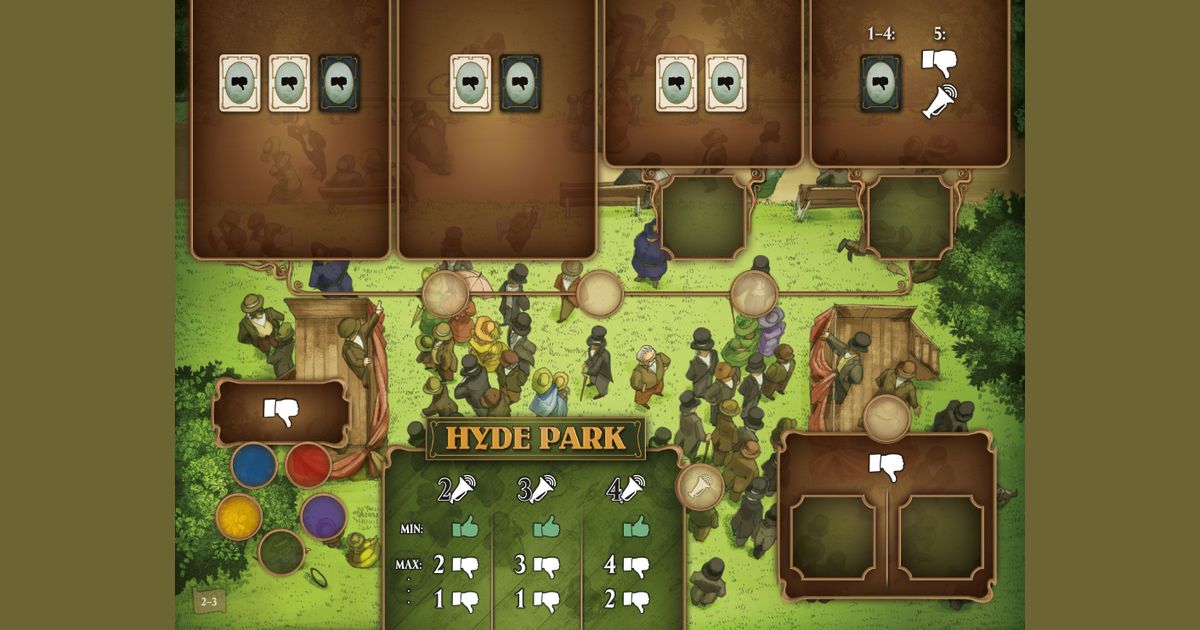1200x630 pixels.
Task: Pick the dark card in the three-card panel
Action: pos(339,83)
